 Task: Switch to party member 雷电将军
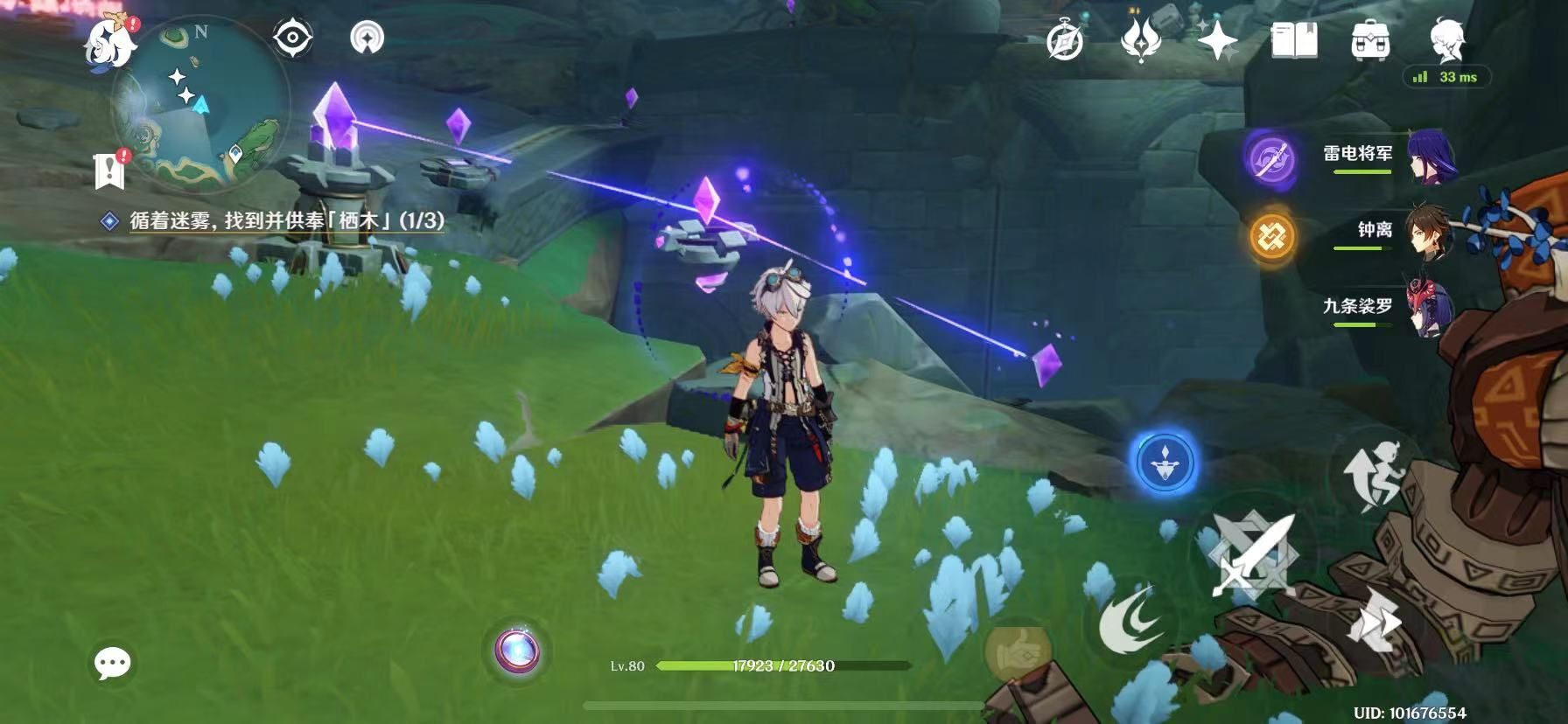click(1391, 158)
